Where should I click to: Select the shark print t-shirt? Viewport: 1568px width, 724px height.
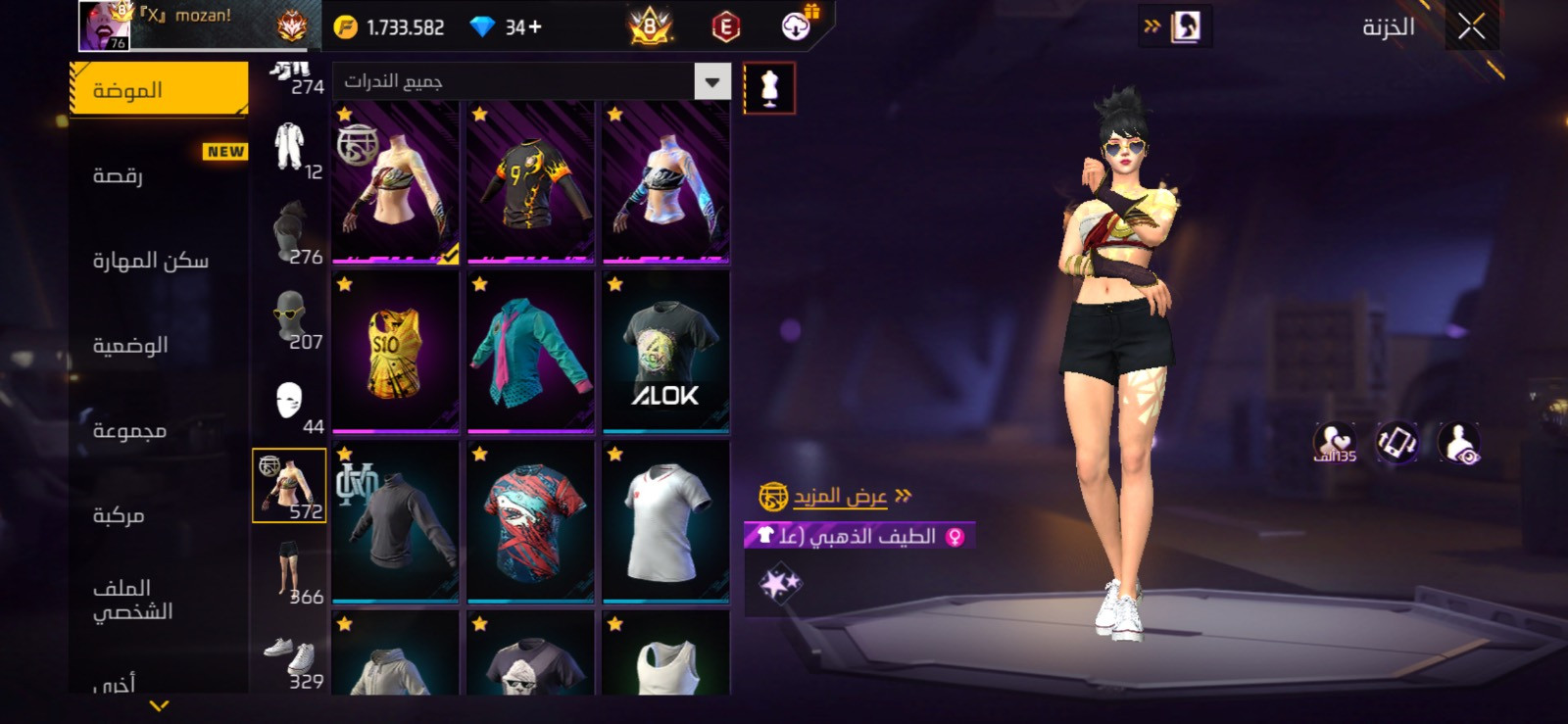coord(530,522)
